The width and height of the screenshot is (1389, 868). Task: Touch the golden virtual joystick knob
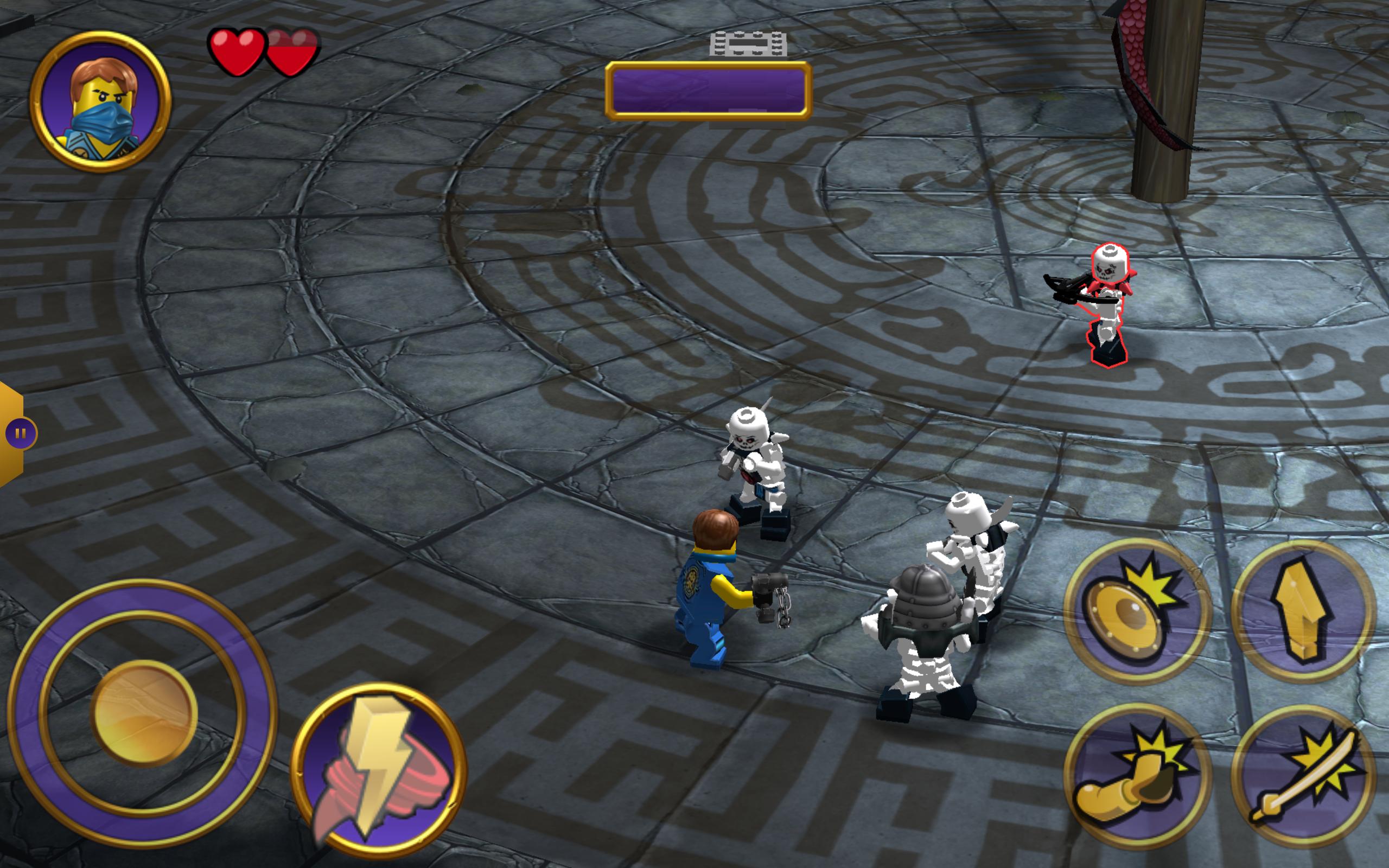[143, 713]
